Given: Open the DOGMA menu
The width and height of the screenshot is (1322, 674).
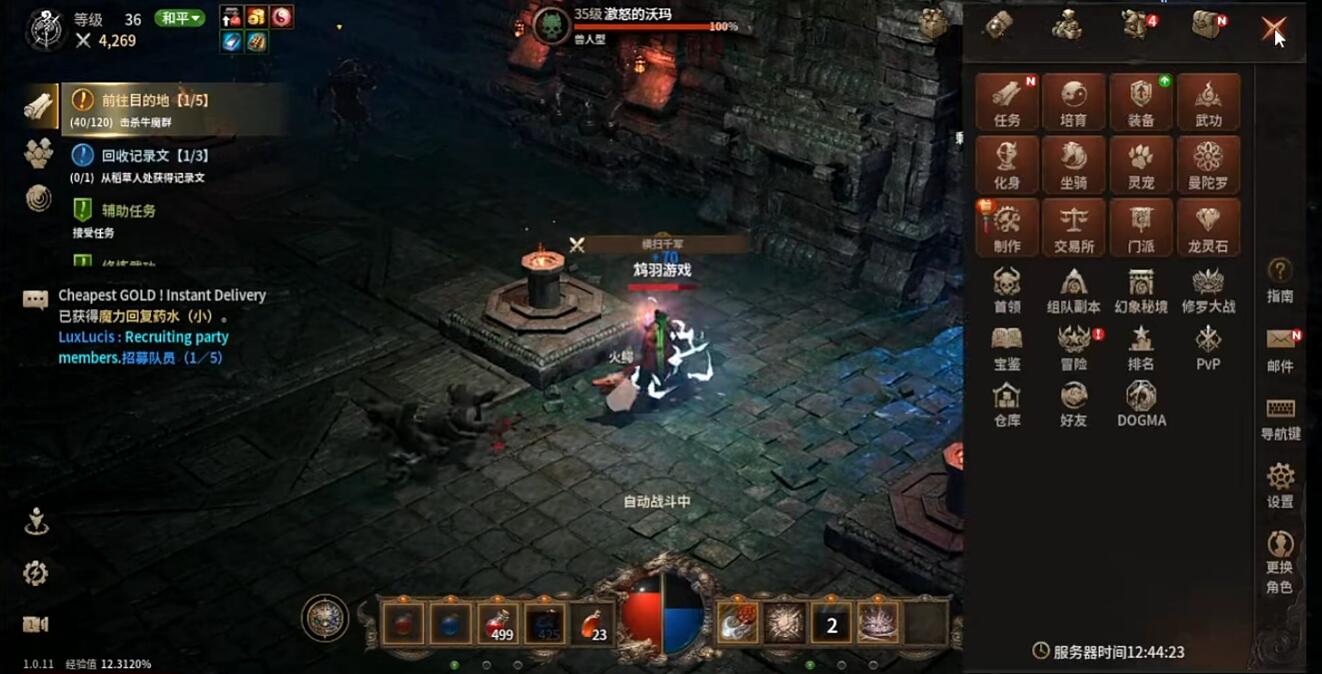Looking at the screenshot, I should pyautogui.click(x=1141, y=405).
